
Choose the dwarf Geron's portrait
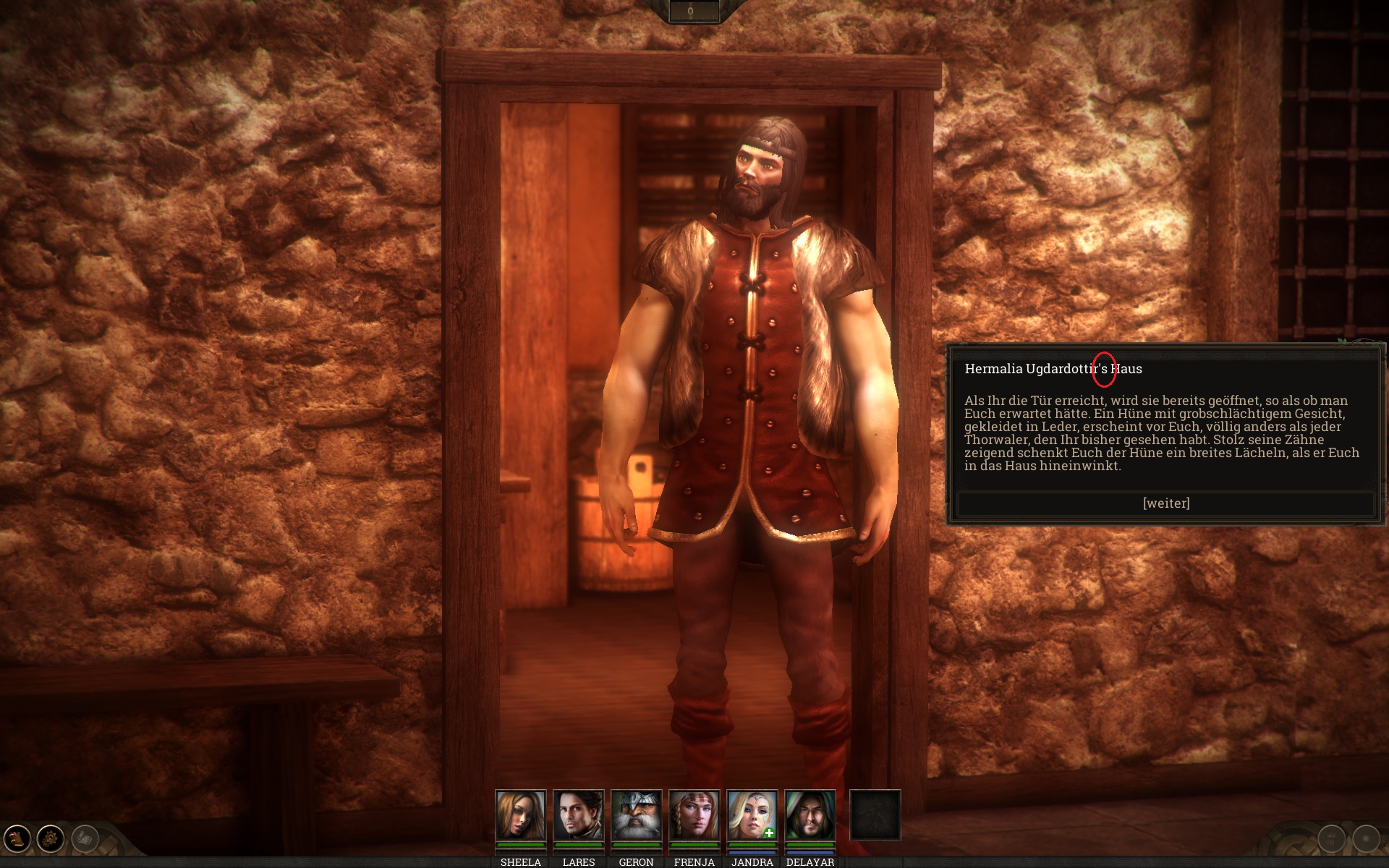[636, 815]
